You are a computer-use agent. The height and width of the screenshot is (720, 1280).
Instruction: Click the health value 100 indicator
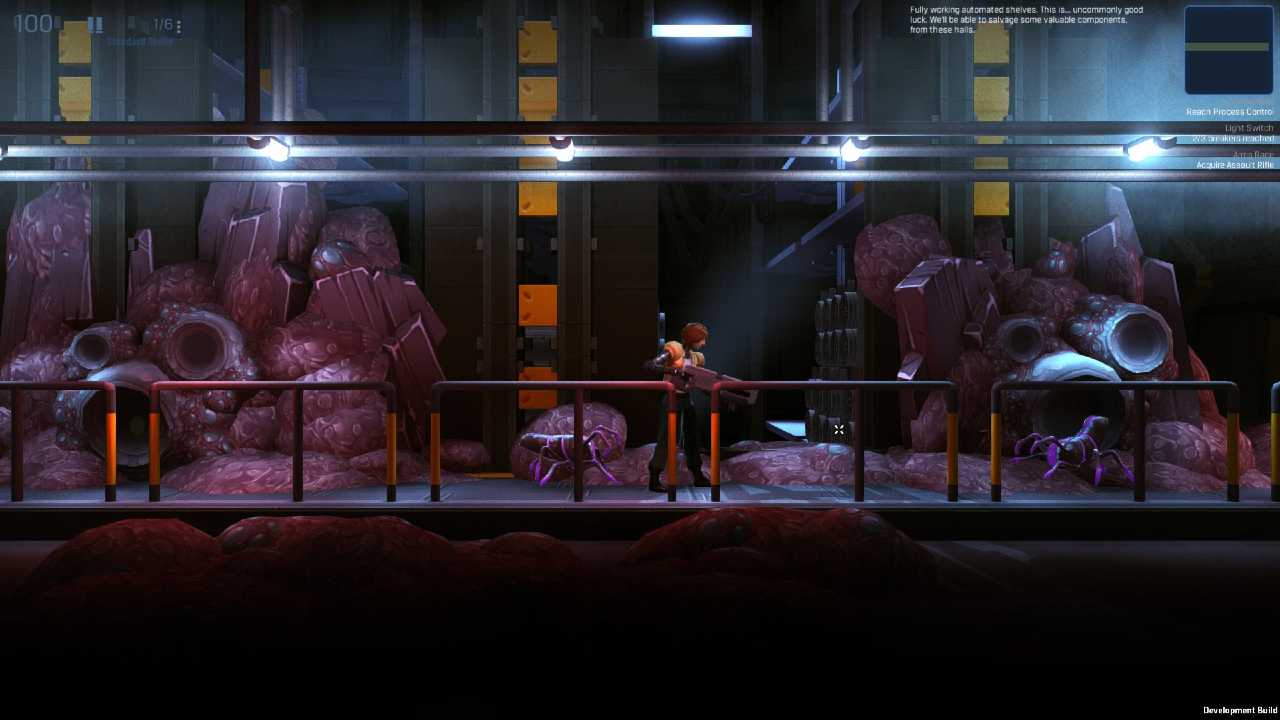click(x=35, y=23)
